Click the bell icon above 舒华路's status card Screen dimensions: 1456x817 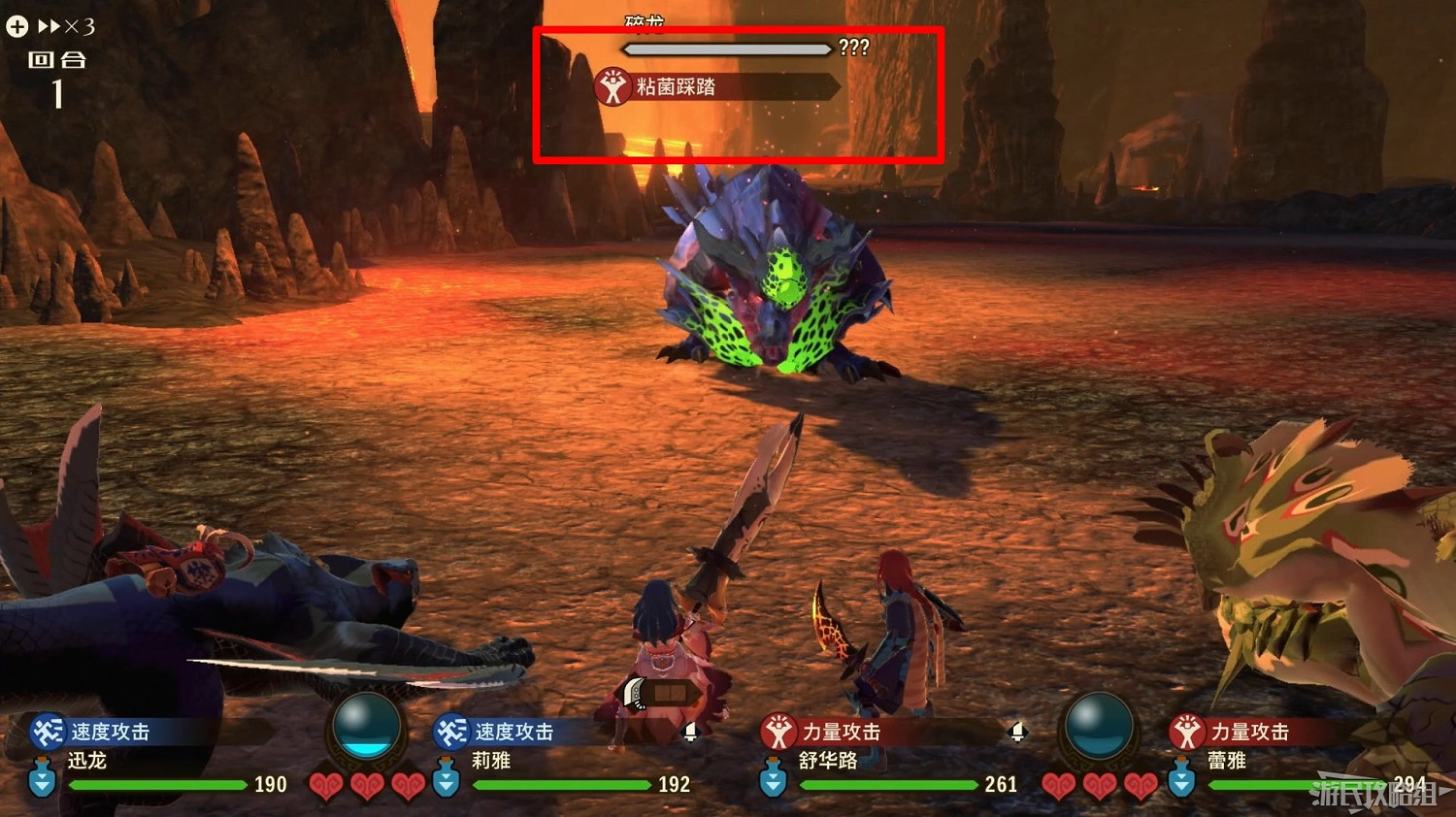pos(1017,734)
